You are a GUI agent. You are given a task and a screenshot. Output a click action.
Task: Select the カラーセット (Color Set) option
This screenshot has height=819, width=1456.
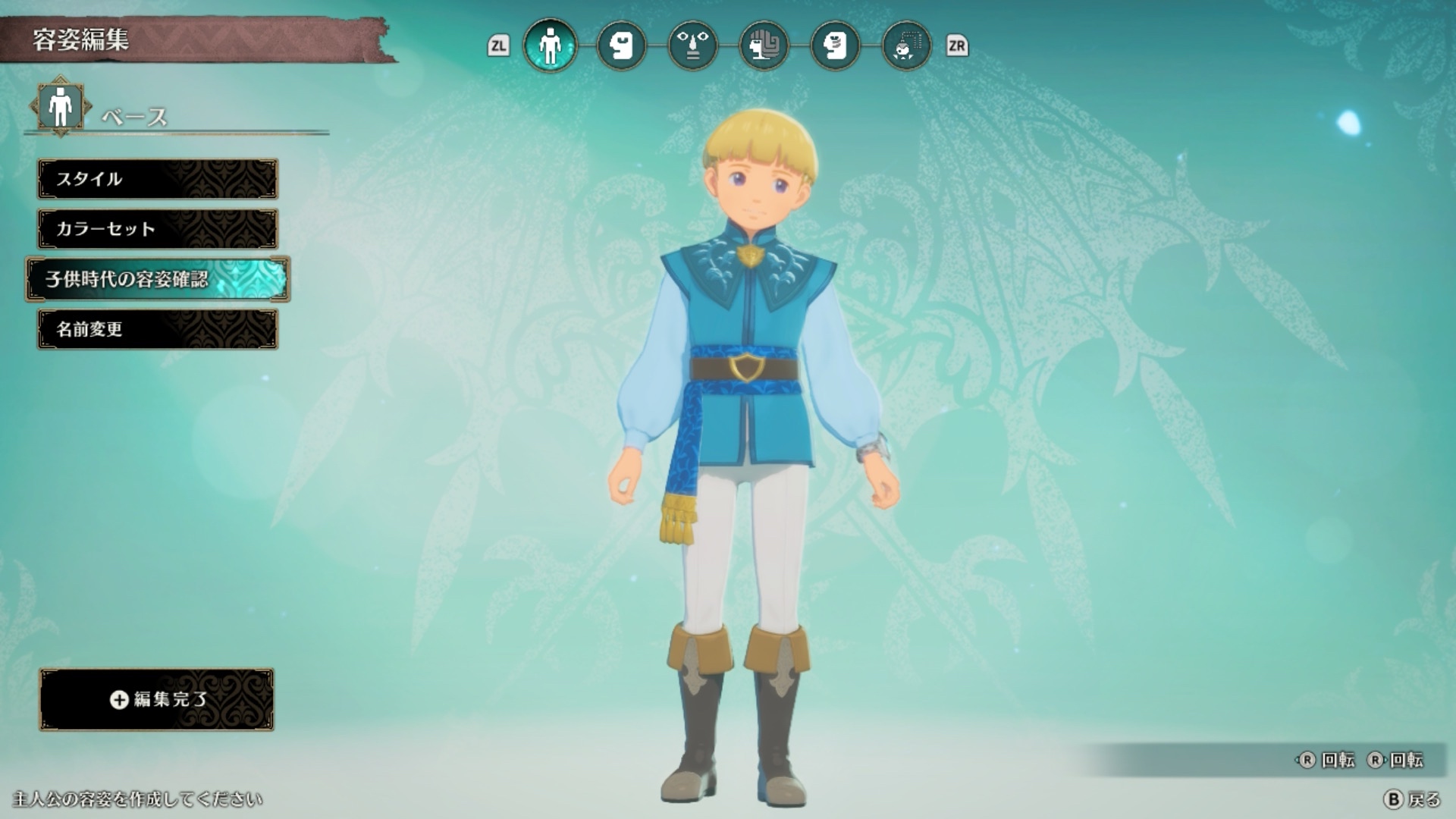coord(158,229)
